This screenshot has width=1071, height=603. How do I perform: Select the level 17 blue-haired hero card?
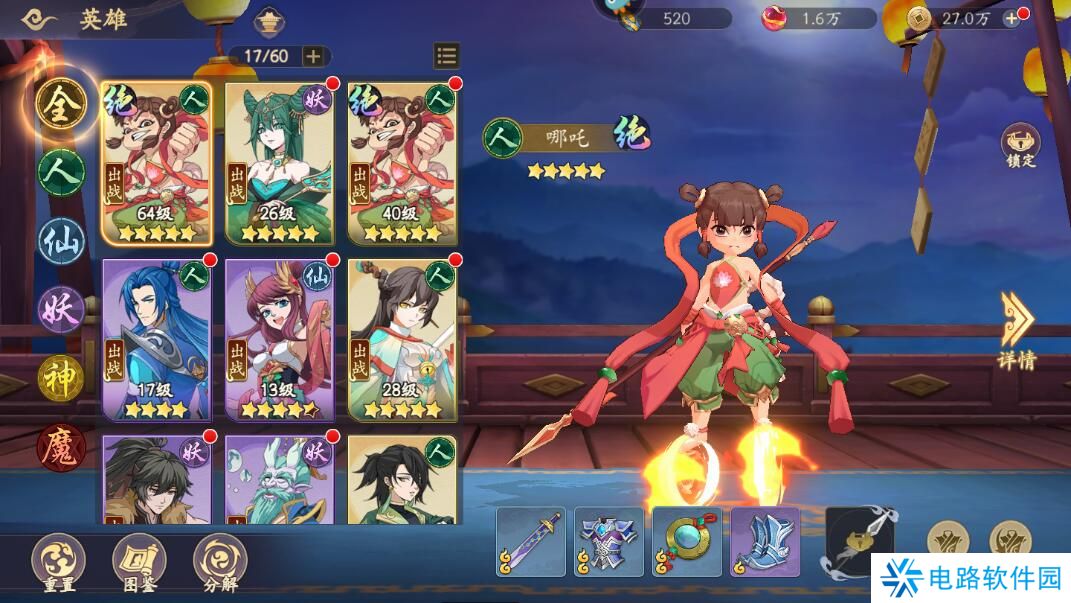[x=157, y=338]
